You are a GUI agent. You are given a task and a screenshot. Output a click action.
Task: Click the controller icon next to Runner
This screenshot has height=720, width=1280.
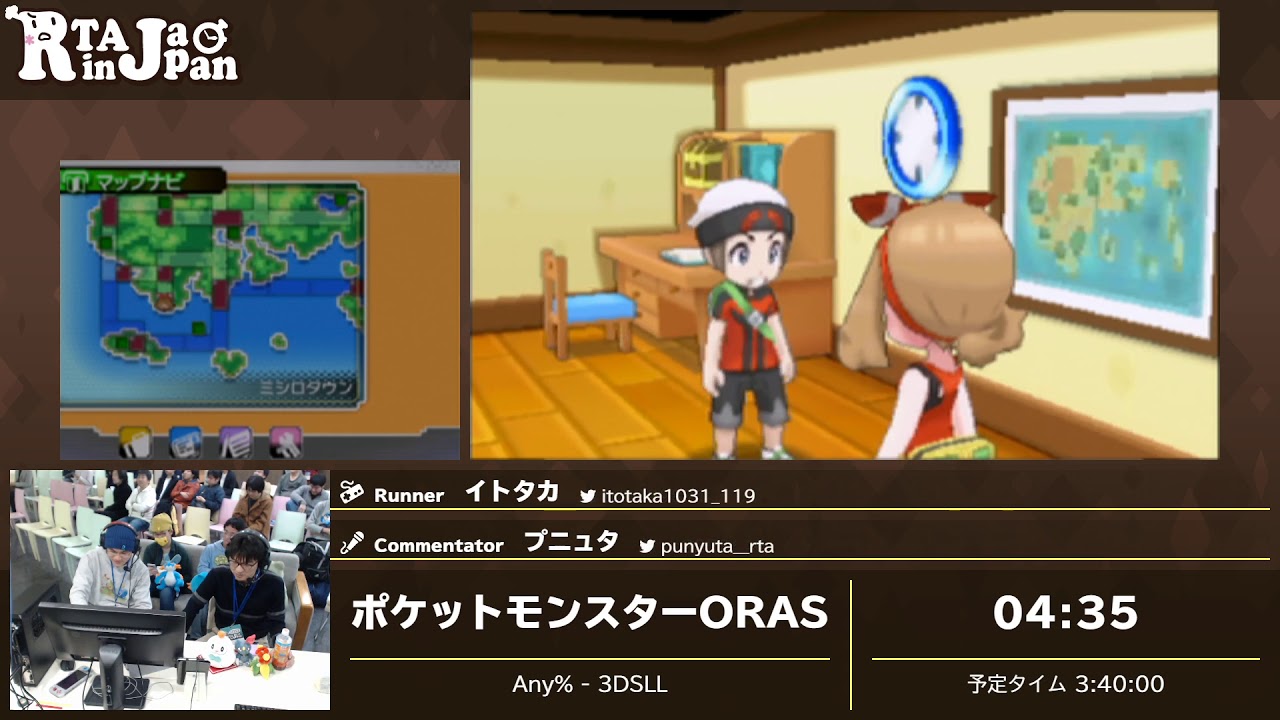[x=352, y=493]
